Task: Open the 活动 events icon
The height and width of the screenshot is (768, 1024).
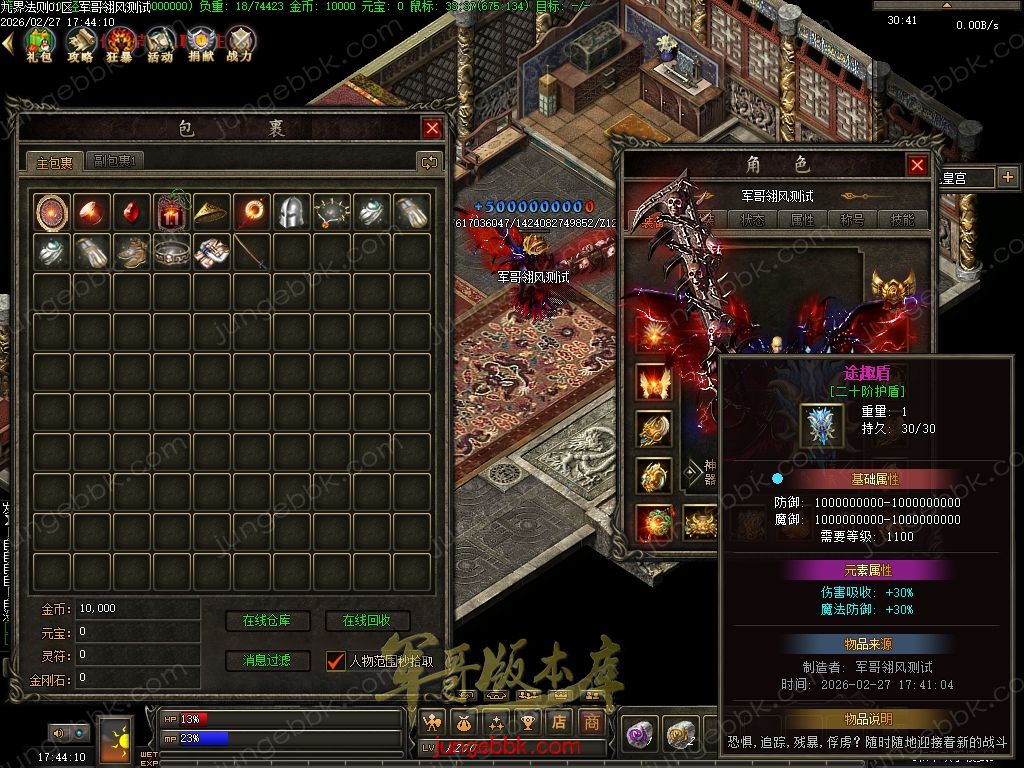Action: [x=160, y=44]
